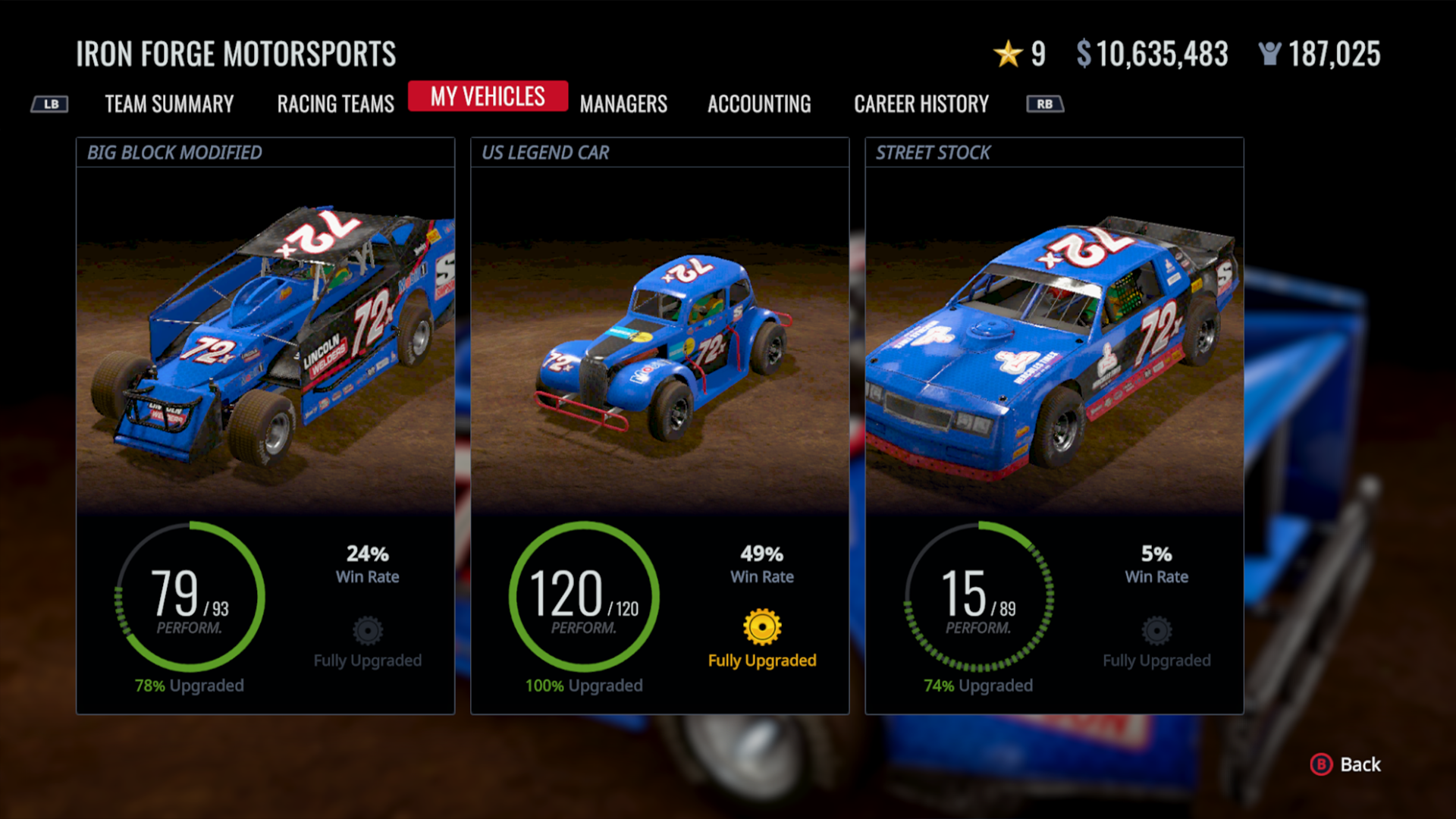This screenshot has width=1456, height=819.
Task: Select the MANAGERS tab
Action: click(x=623, y=104)
